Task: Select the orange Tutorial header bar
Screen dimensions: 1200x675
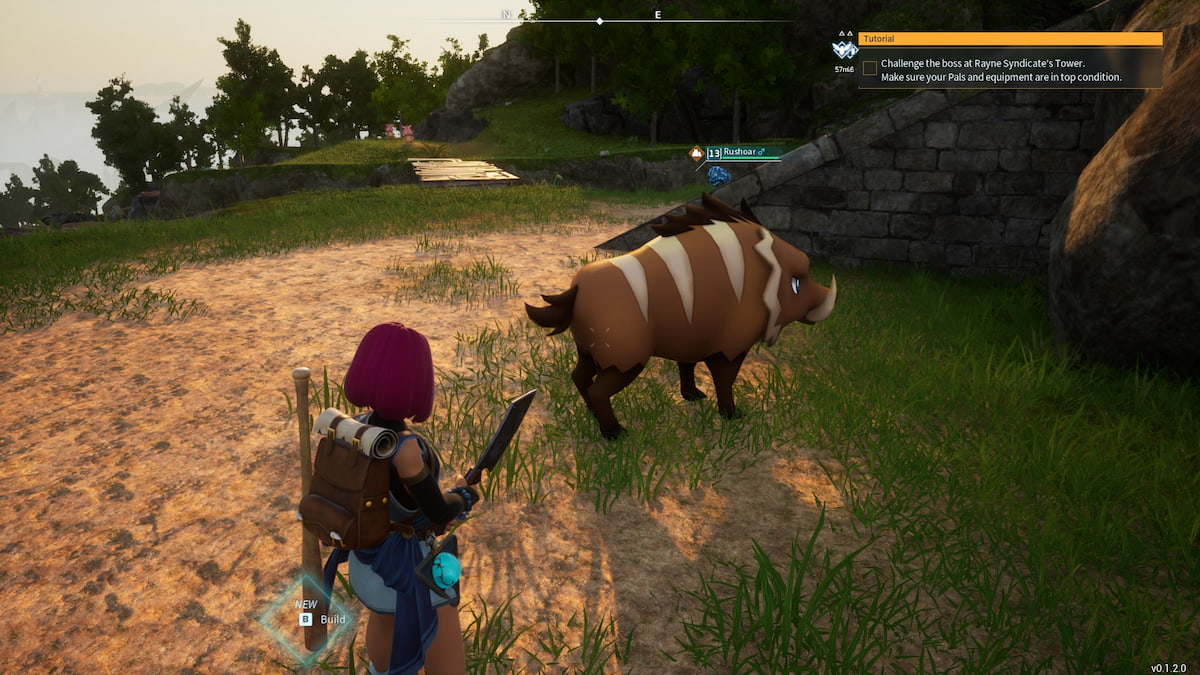Action: [1010, 39]
